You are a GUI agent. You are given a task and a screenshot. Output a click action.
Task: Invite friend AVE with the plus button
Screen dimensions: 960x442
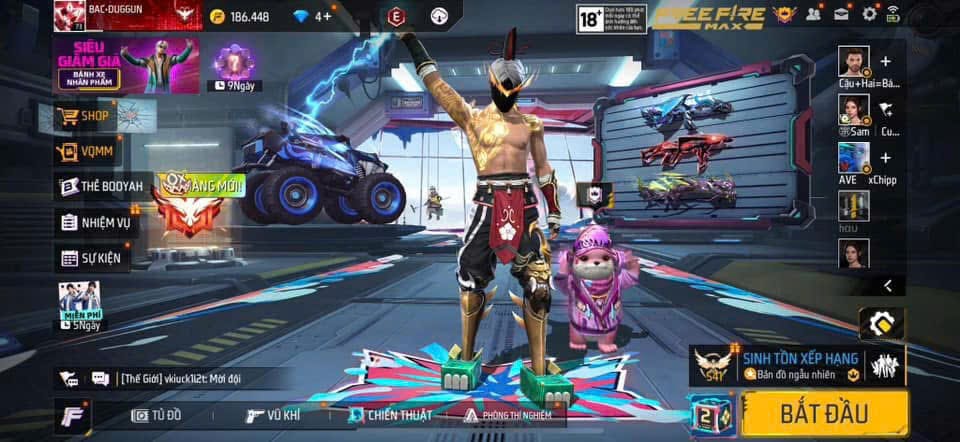click(x=885, y=158)
